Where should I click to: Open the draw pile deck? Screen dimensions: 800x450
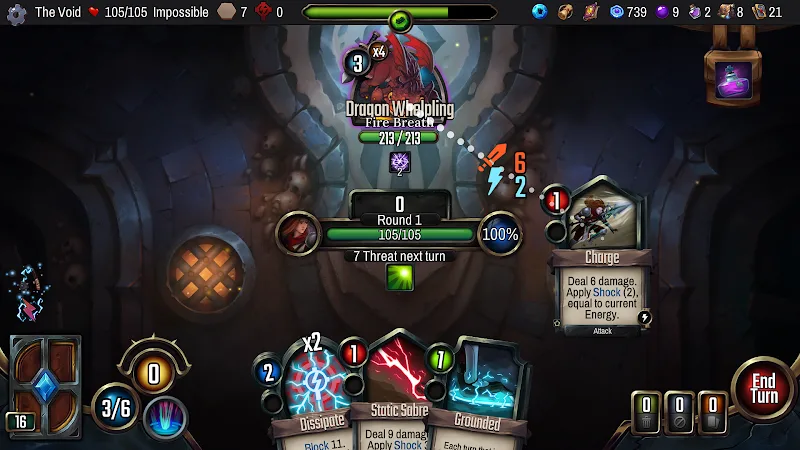click(x=44, y=385)
